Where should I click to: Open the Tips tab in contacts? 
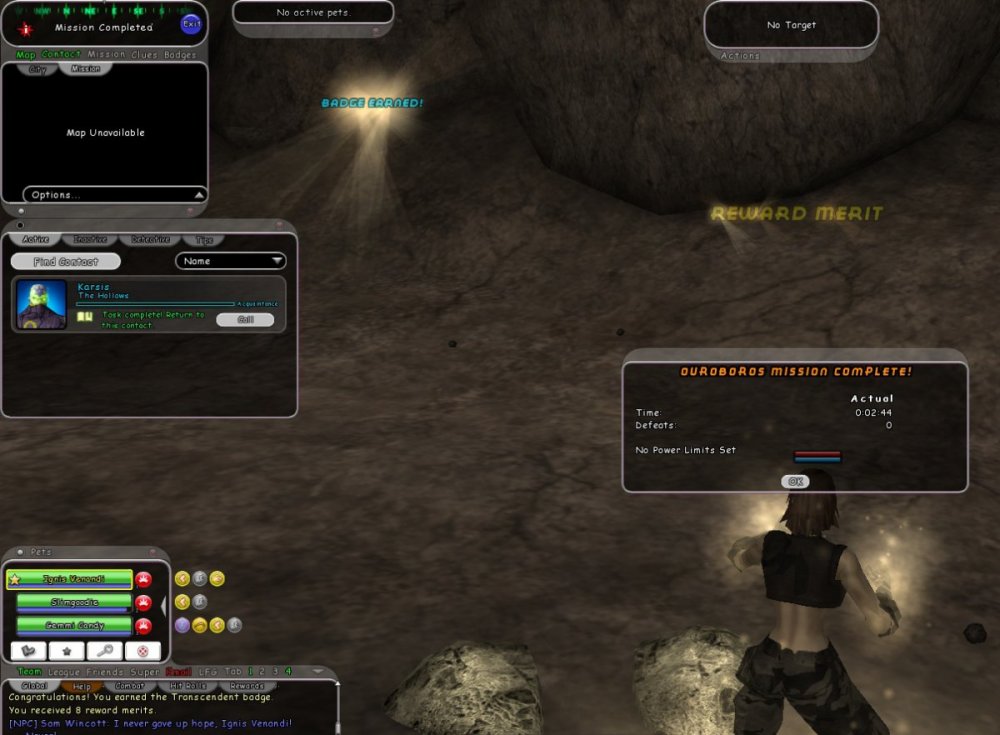point(204,240)
